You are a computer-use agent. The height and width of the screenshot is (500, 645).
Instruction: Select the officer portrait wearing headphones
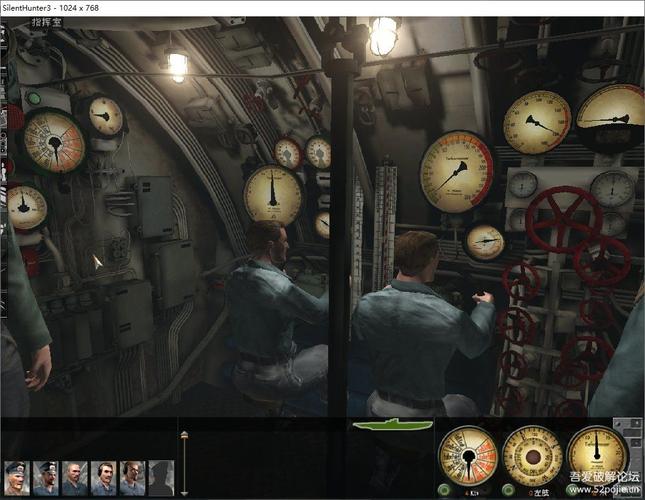(104, 479)
